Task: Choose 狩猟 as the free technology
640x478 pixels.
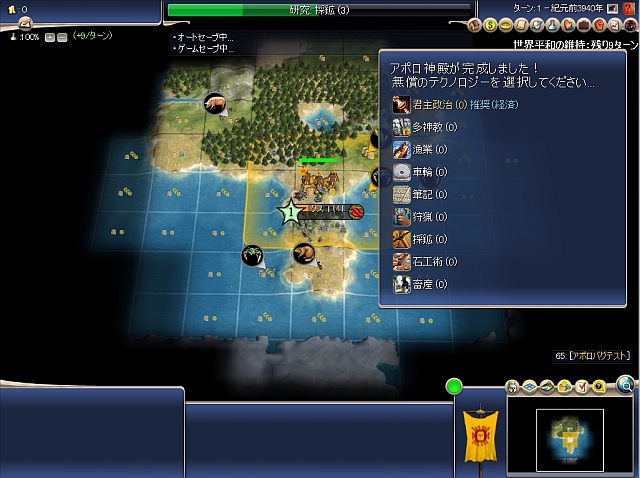Action: pyautogui.click(x=425, y=216)
